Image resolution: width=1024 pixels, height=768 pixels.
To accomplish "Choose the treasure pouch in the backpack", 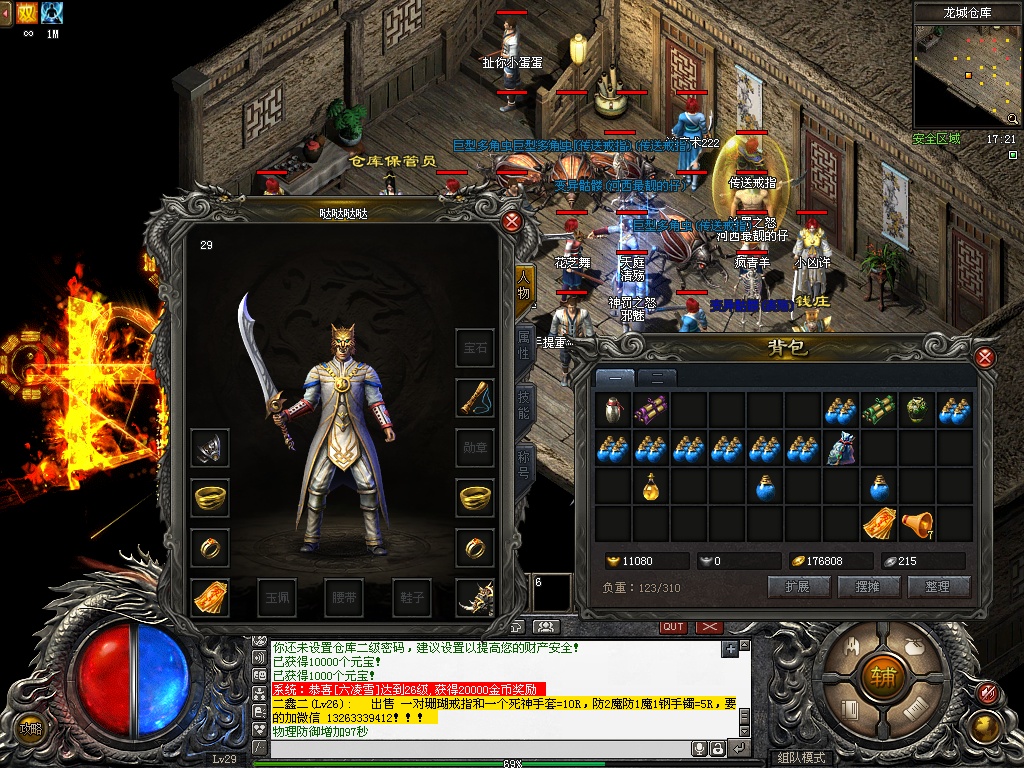I will [x=841, y=449].
